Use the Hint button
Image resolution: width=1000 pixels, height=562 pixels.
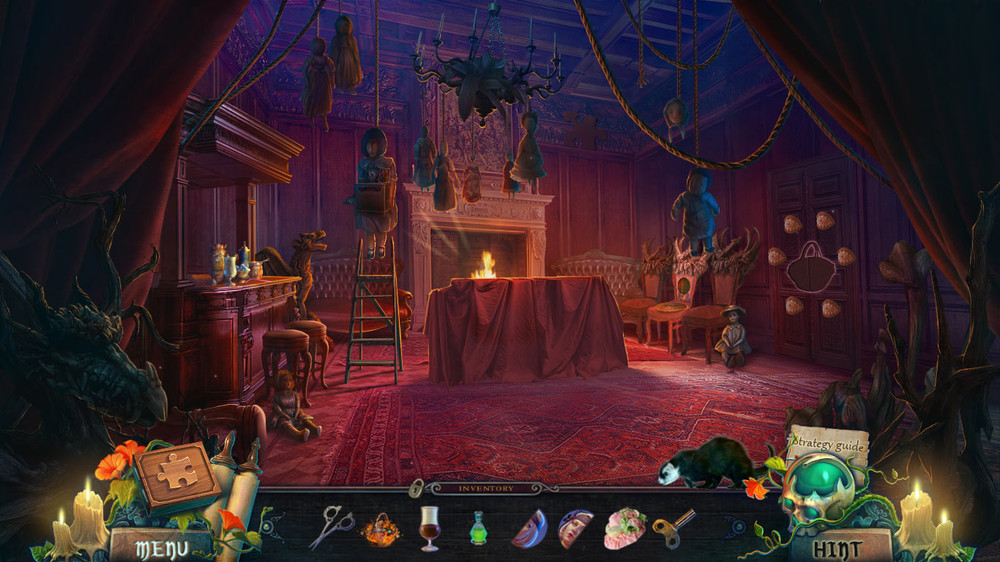point(838,546)
